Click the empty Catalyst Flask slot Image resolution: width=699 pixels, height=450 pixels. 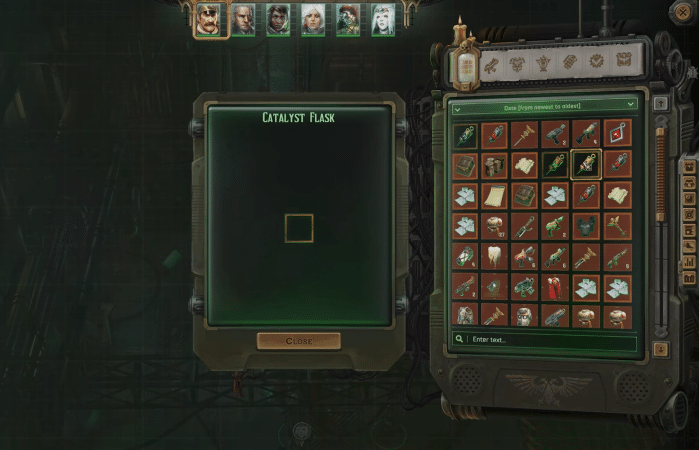pos(298,228)
